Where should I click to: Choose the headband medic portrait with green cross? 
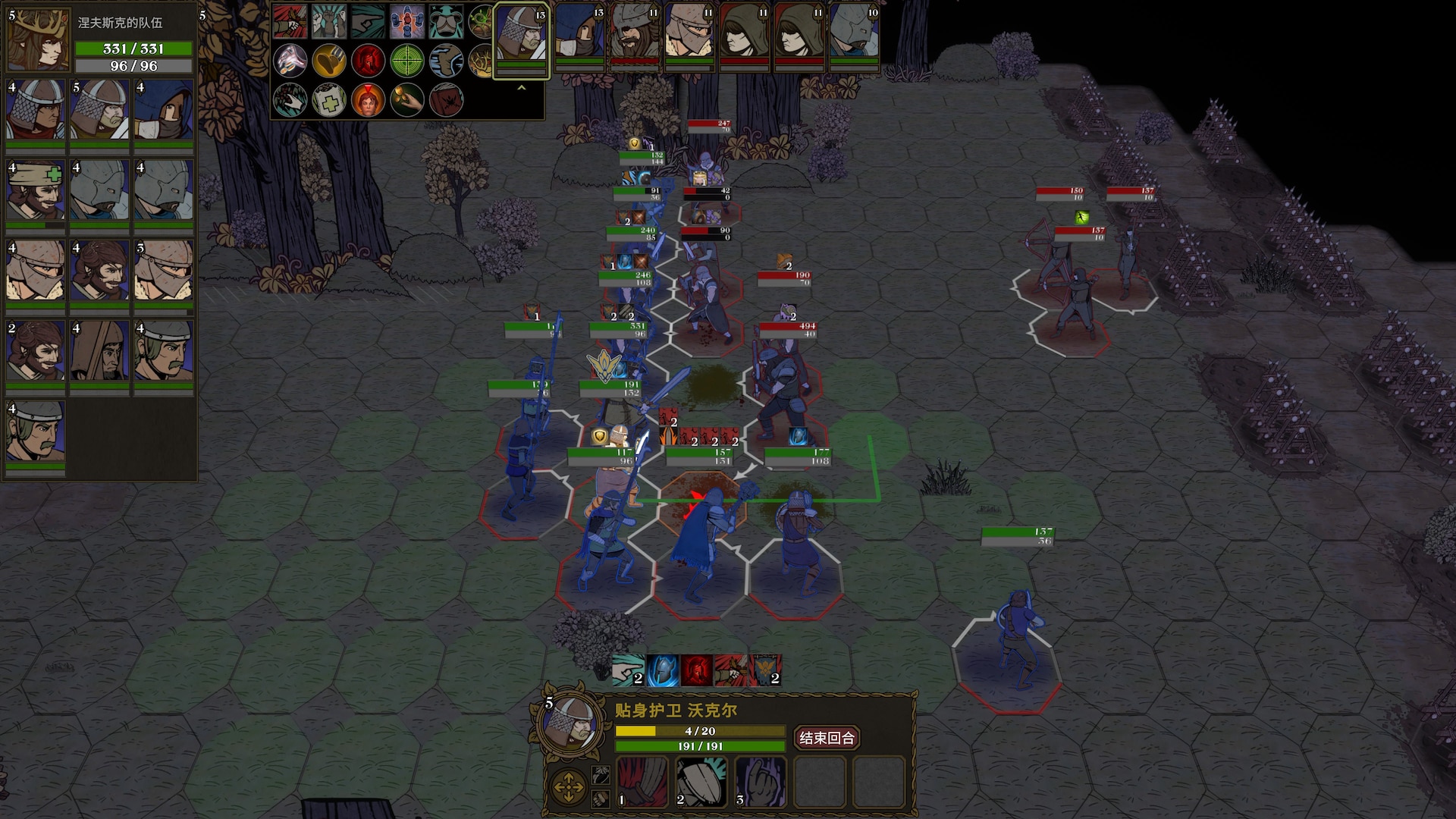(x=36, y=191)
